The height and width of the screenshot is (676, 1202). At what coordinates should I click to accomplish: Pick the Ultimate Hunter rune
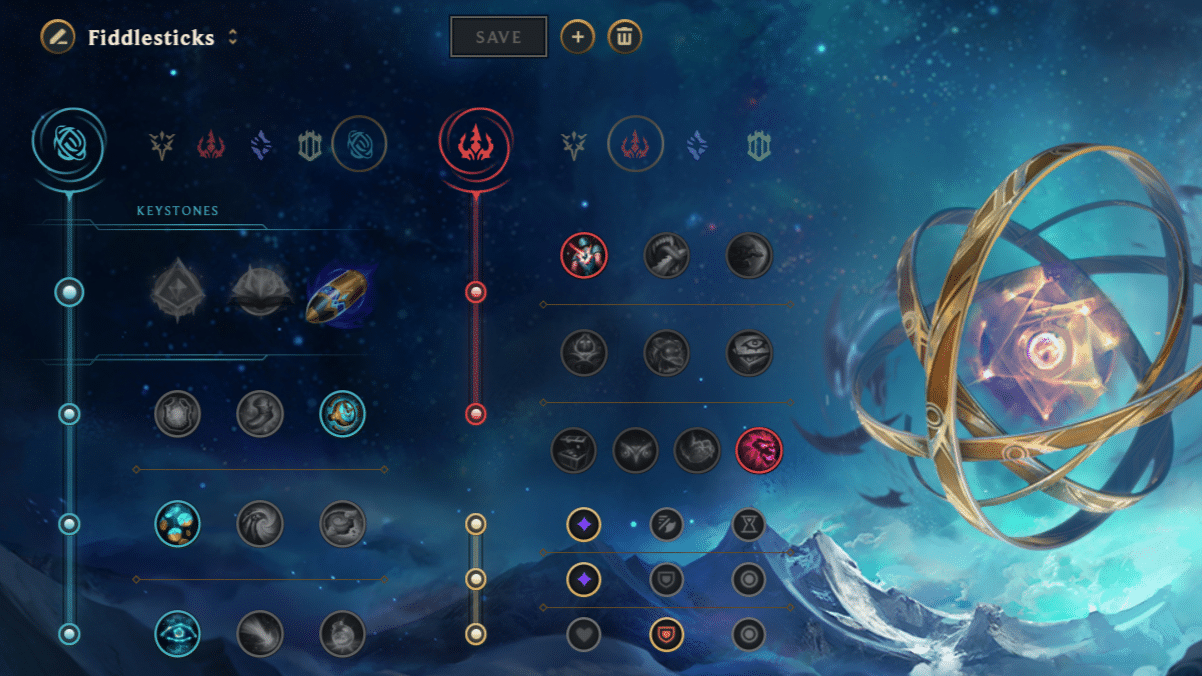click(759, 451)
